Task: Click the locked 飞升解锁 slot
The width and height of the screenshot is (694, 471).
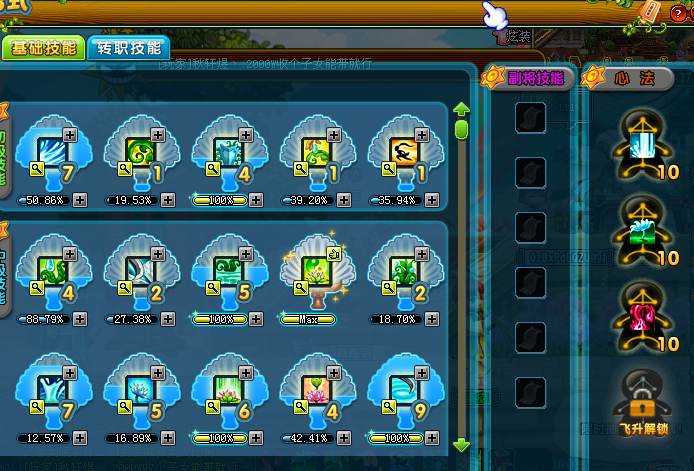Action: [x=639, y=402]
